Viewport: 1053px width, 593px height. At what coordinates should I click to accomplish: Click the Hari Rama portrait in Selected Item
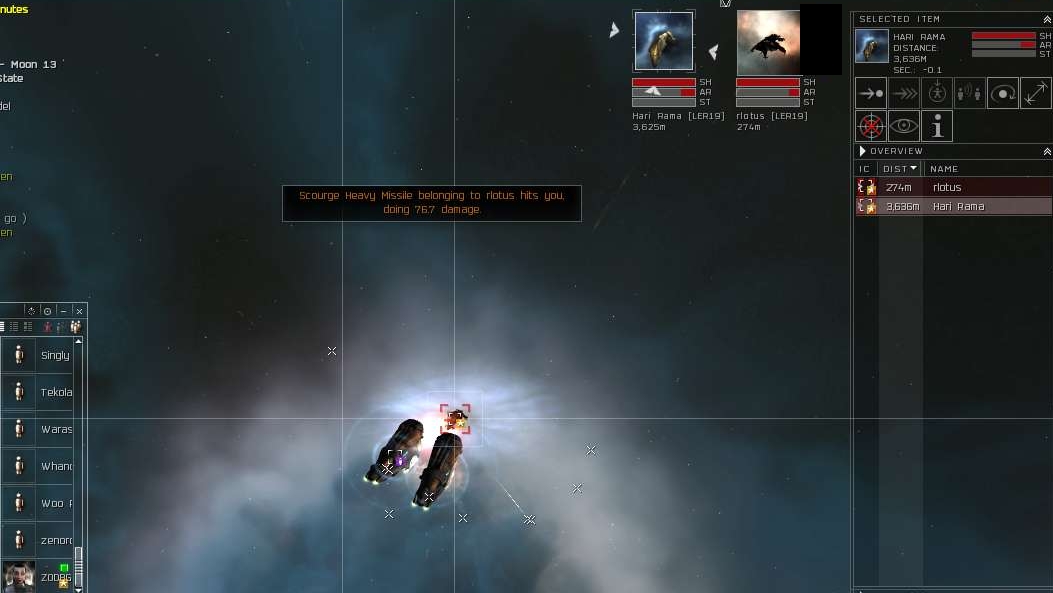(871, 46)
